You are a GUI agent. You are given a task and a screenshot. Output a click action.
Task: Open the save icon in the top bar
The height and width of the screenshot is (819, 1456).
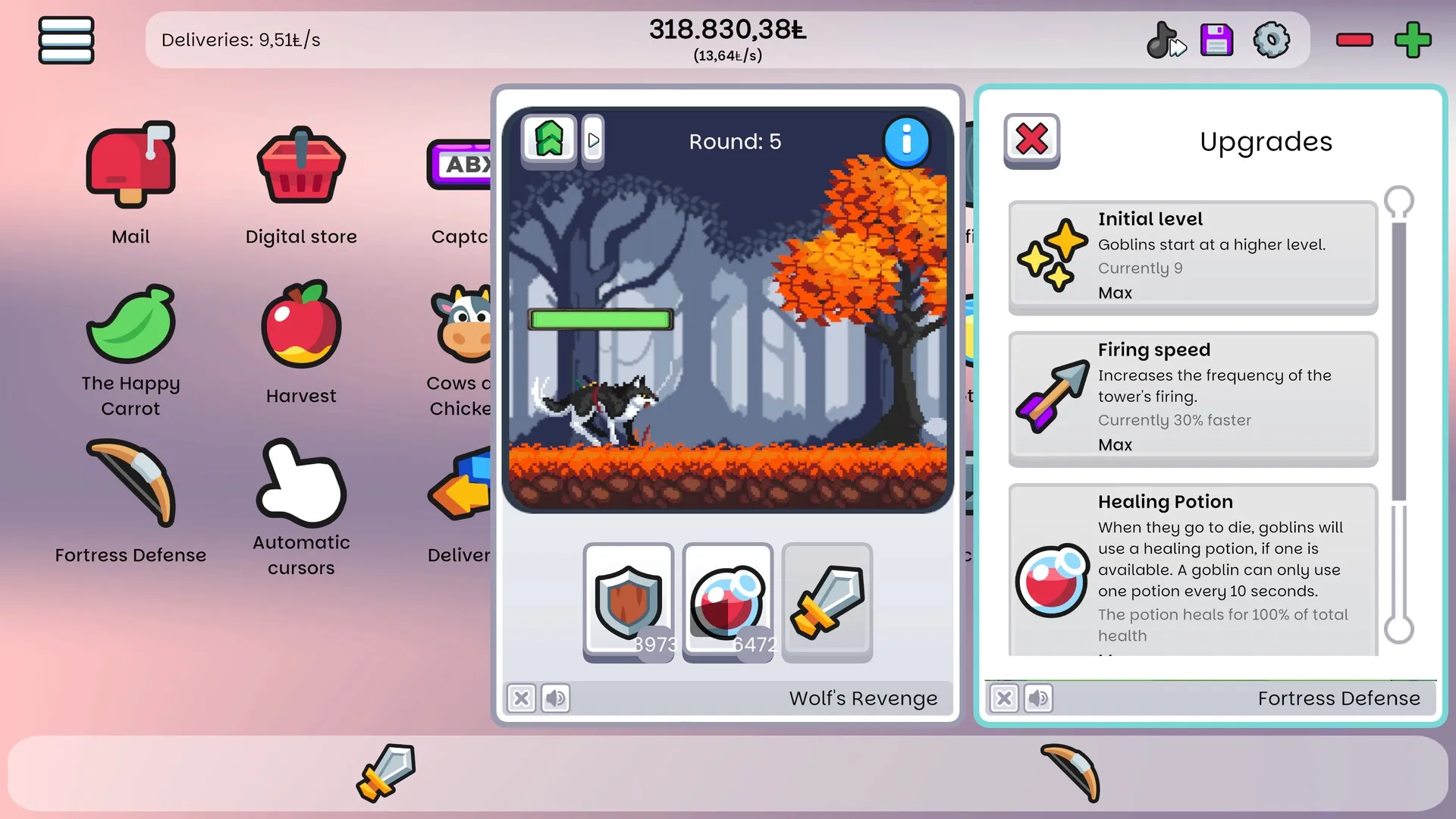click(x=1216, y=39)
